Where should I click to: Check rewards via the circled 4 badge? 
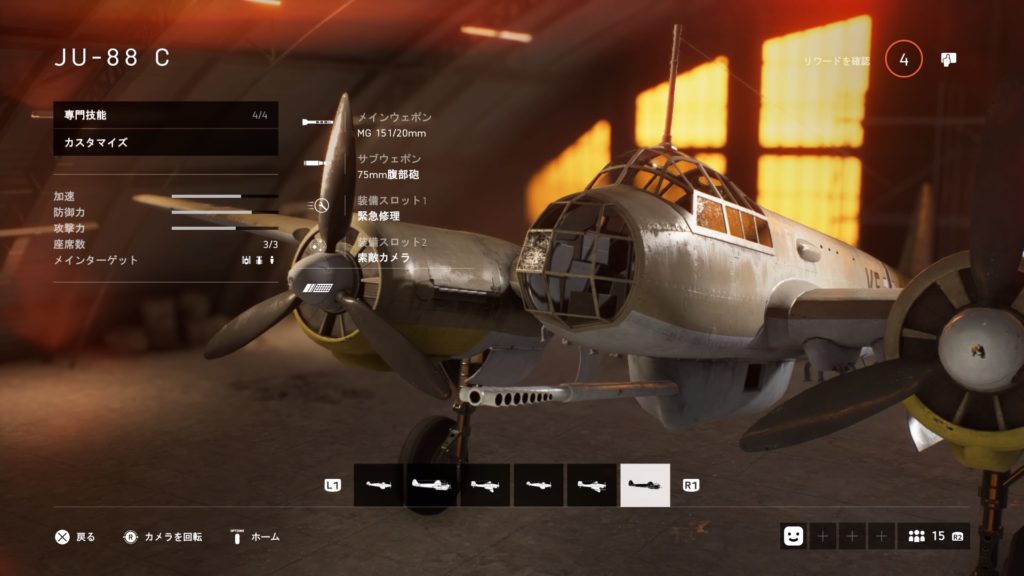pos(904,60)
